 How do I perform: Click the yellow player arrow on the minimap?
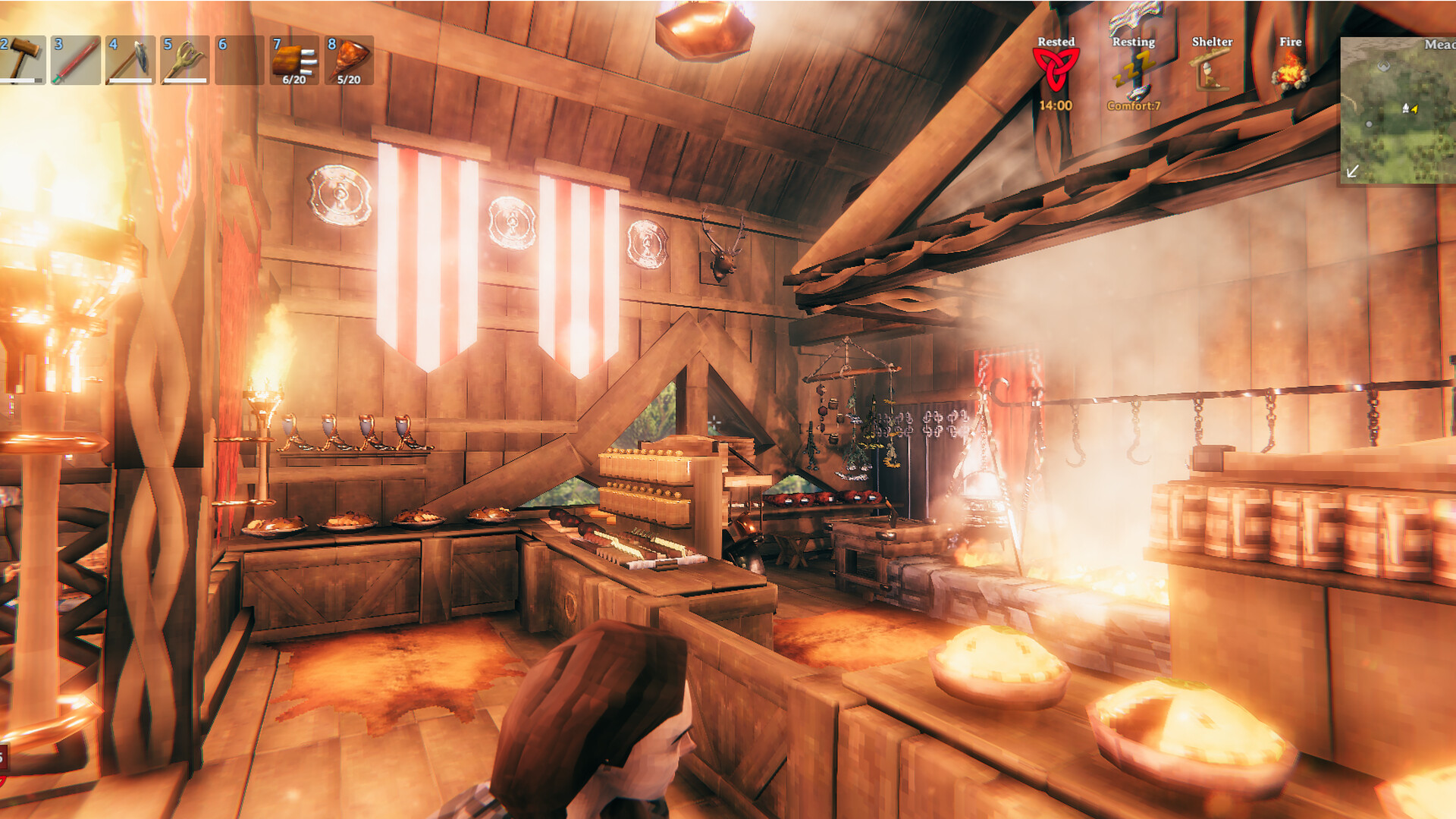pos(1414,108)
